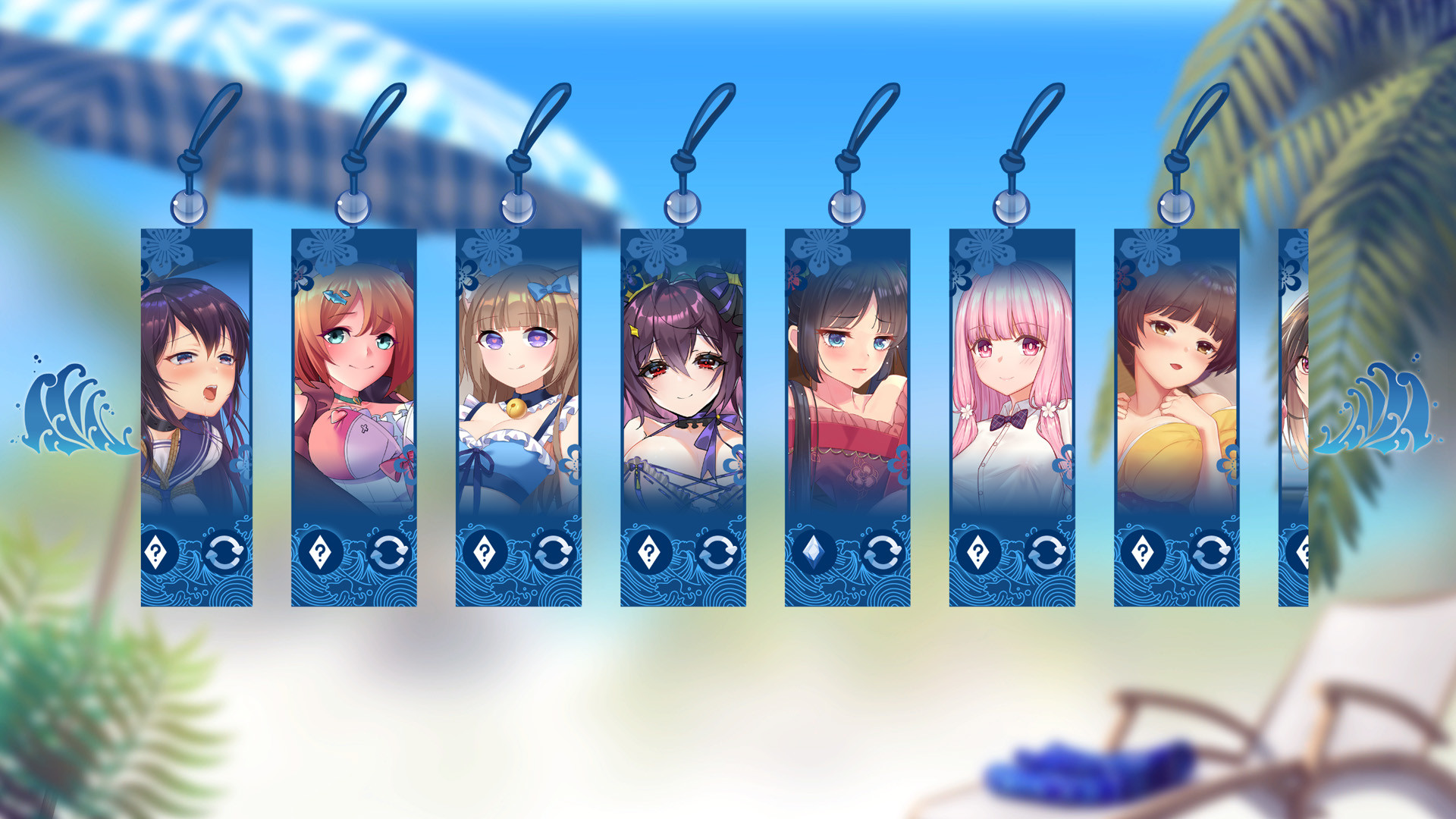Viewport: 1456px width, 819px height.
Task: Click the reroll icon on the leftmost charm
Action: 224,554
